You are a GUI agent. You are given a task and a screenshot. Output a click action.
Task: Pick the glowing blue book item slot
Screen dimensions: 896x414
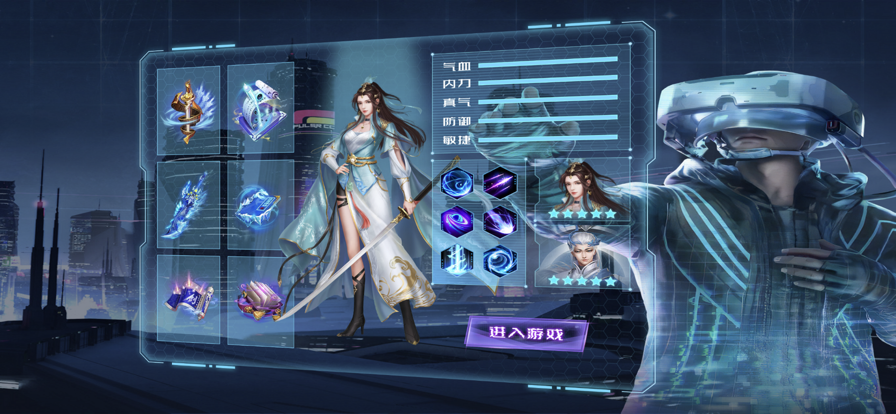pos(260,204)
